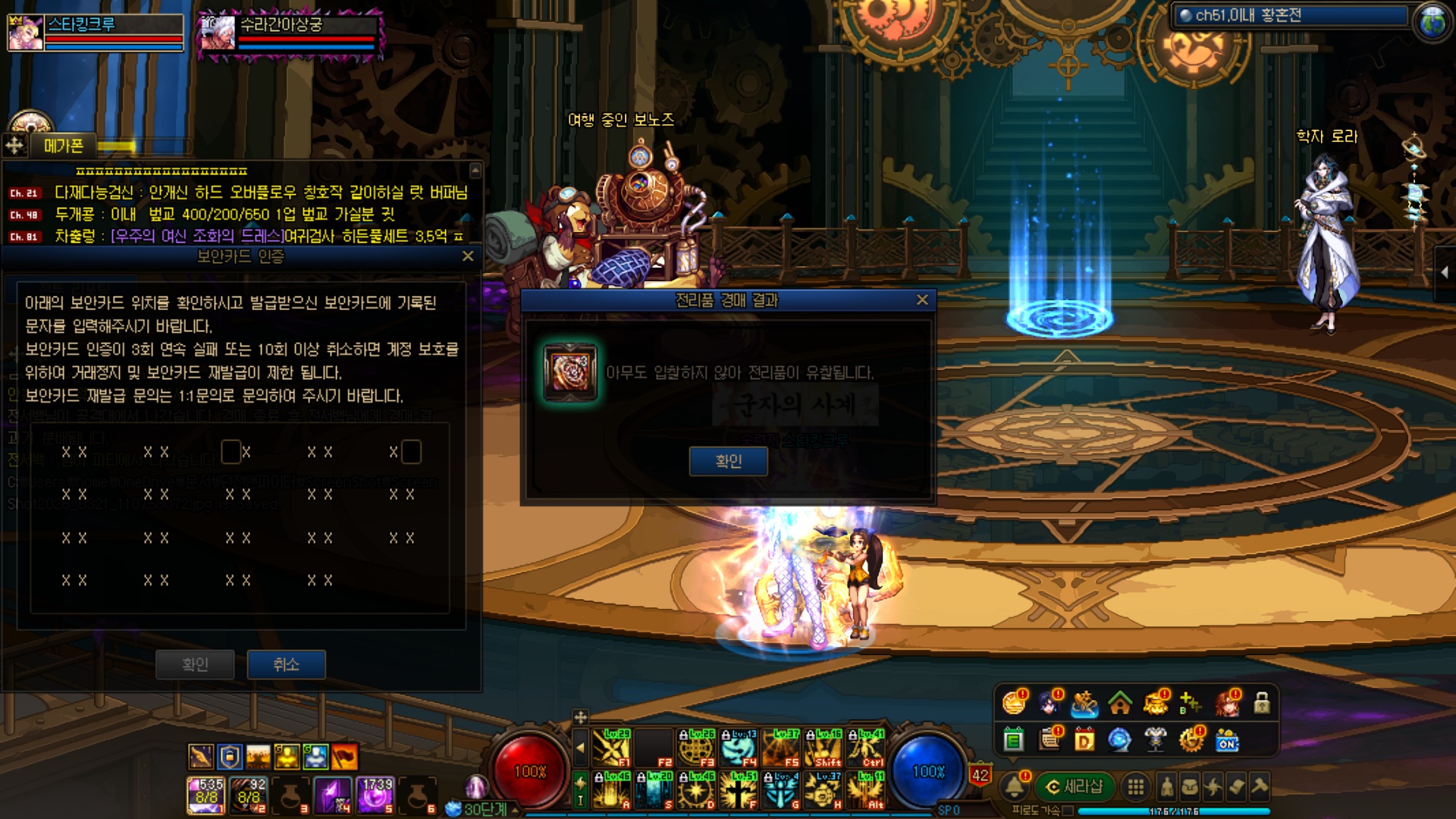Open the green house icon
The width and height of the screenshot is (1456, 819).
click(1120, 704)
